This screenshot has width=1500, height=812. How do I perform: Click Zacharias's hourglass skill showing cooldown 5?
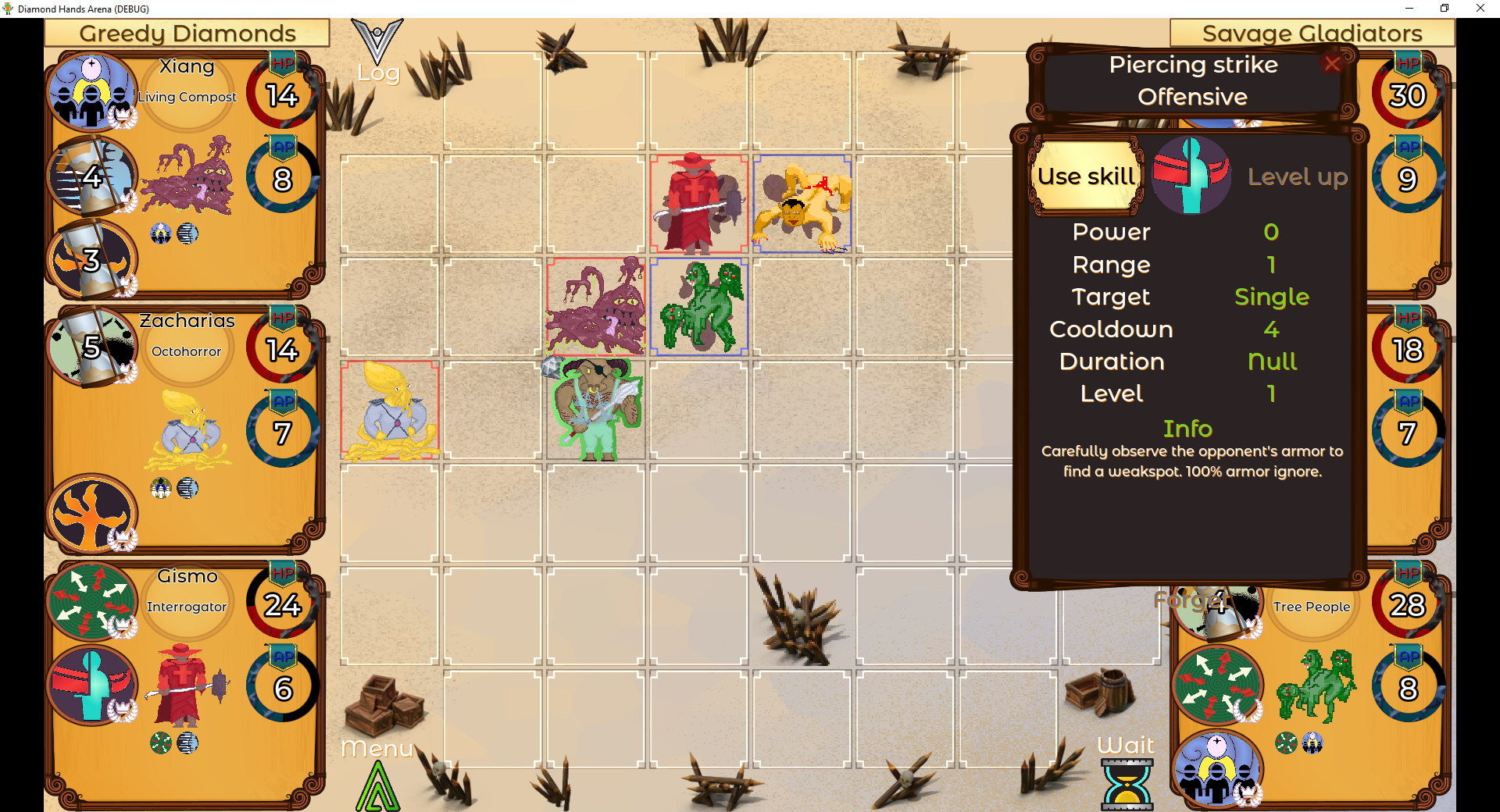92,346
